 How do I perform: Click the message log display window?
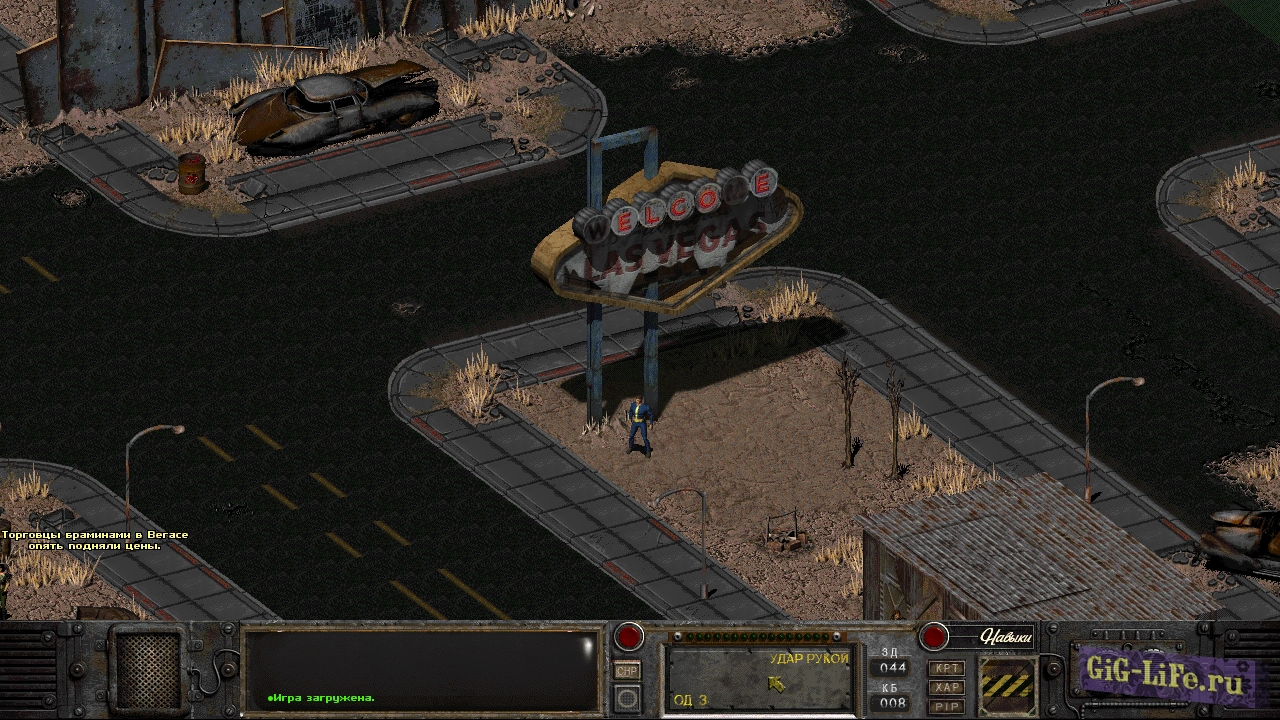coord(421,670)
